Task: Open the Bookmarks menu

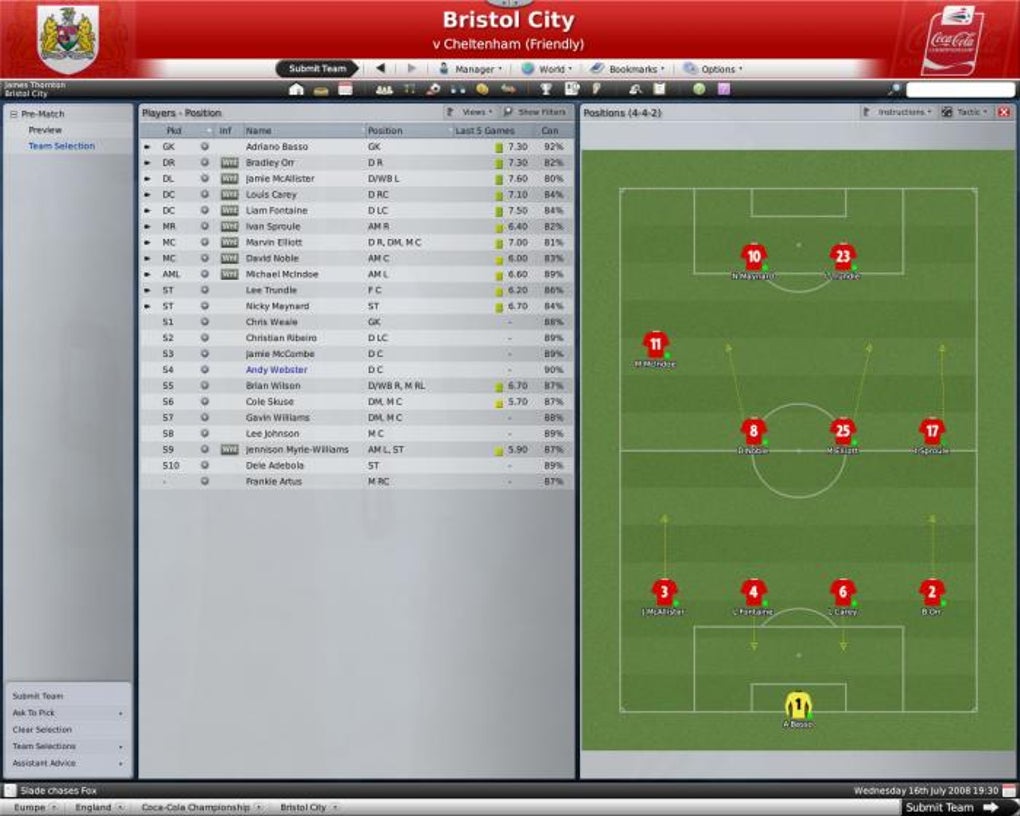Action: pos(627,69)
